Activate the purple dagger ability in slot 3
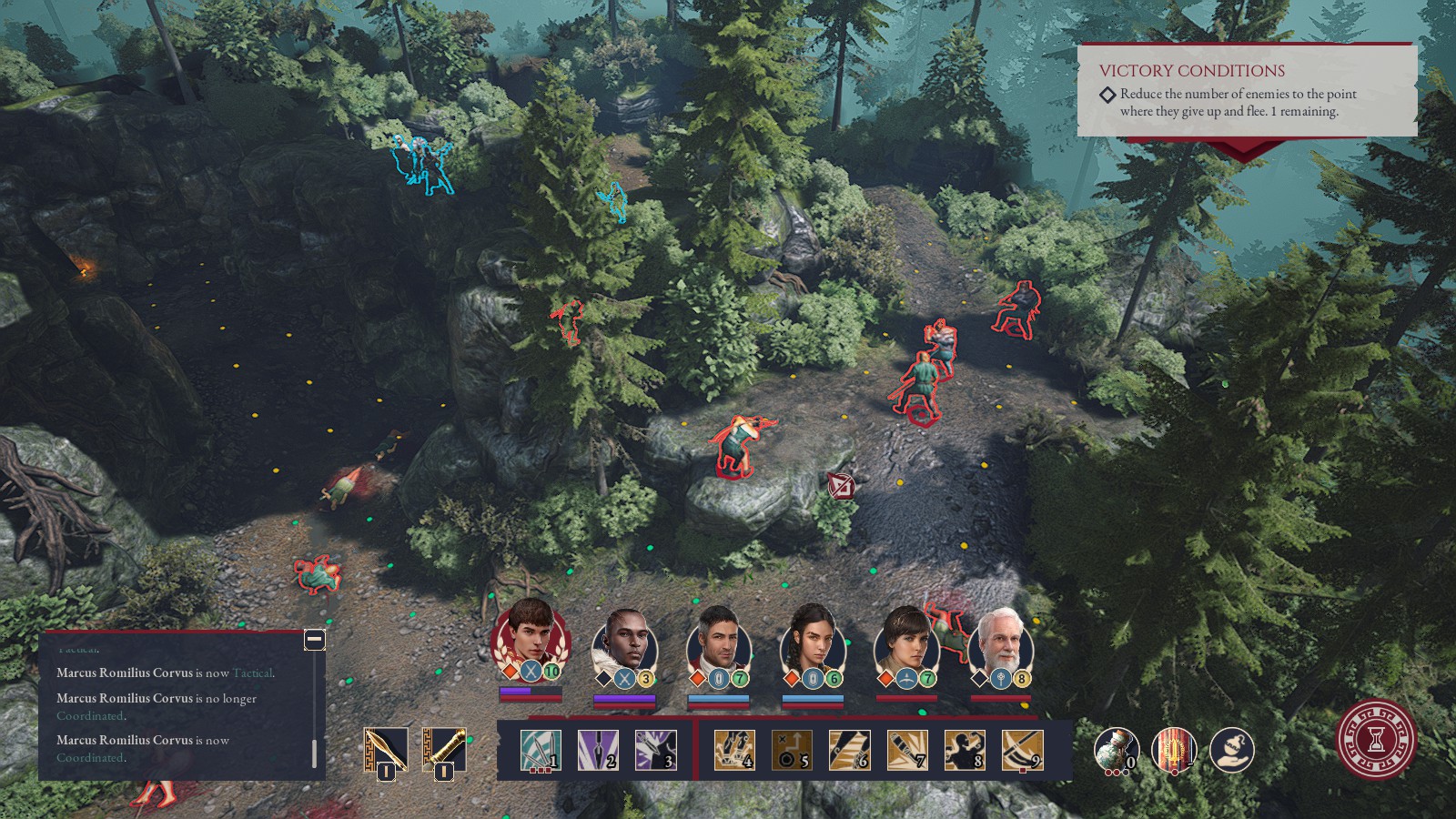 coord(655,751)
